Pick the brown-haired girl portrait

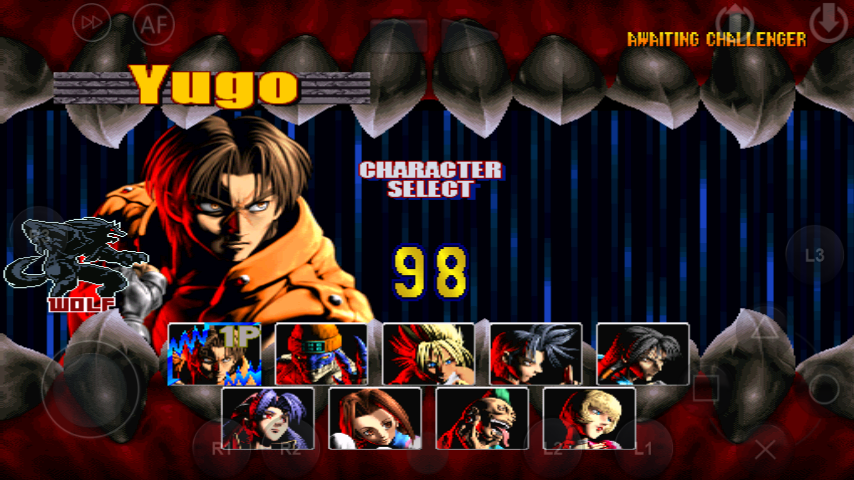(374, 418)
